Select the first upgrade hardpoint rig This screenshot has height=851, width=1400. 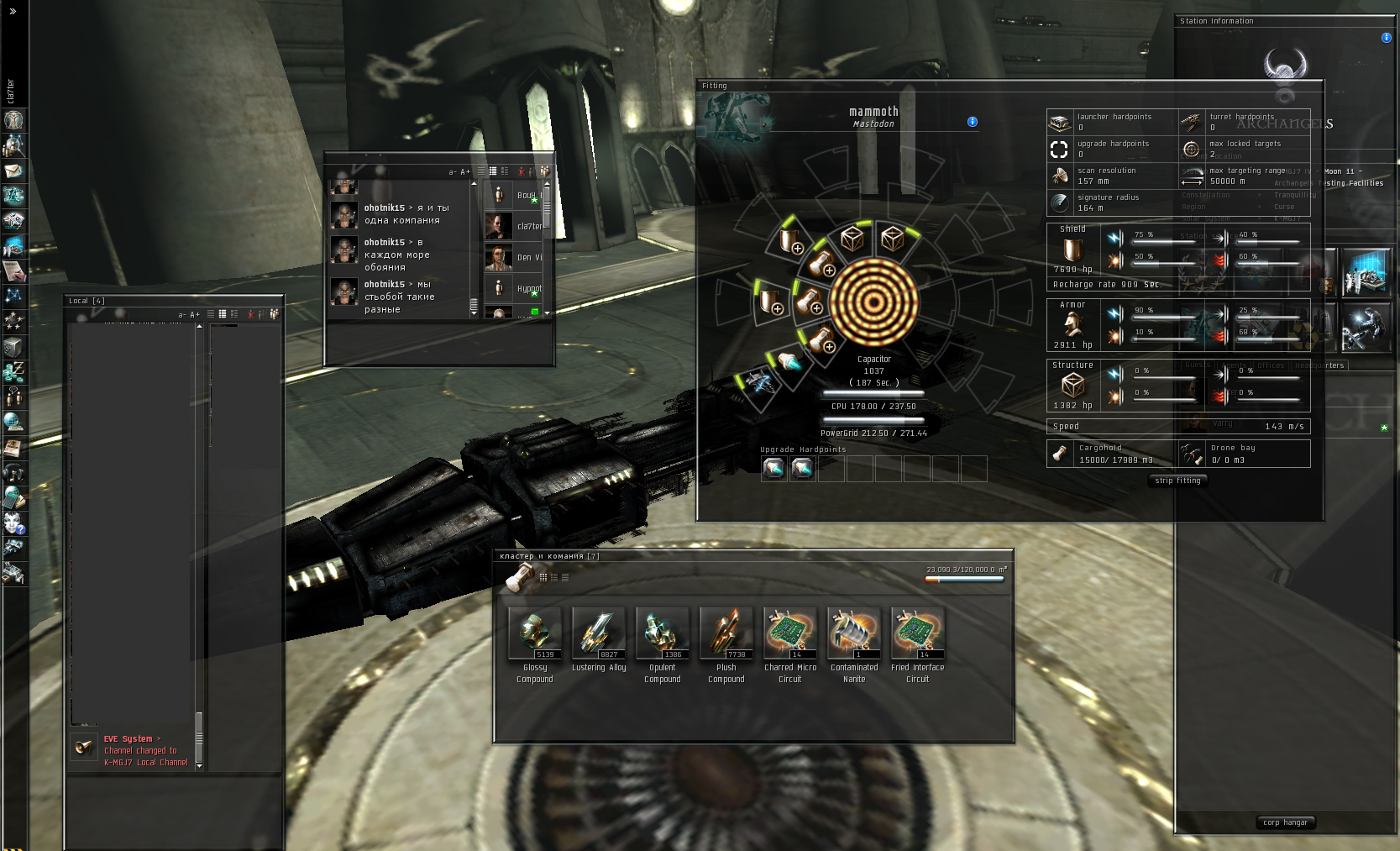773,468
